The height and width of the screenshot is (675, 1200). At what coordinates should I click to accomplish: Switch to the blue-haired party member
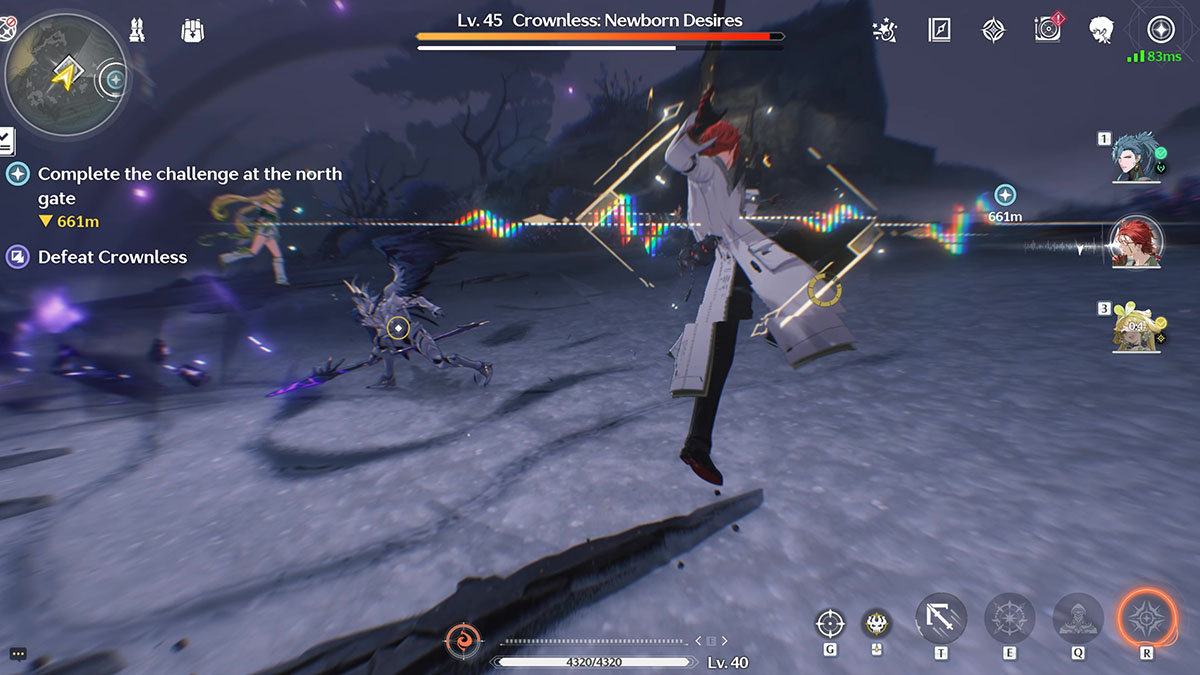click(1137, 160)
